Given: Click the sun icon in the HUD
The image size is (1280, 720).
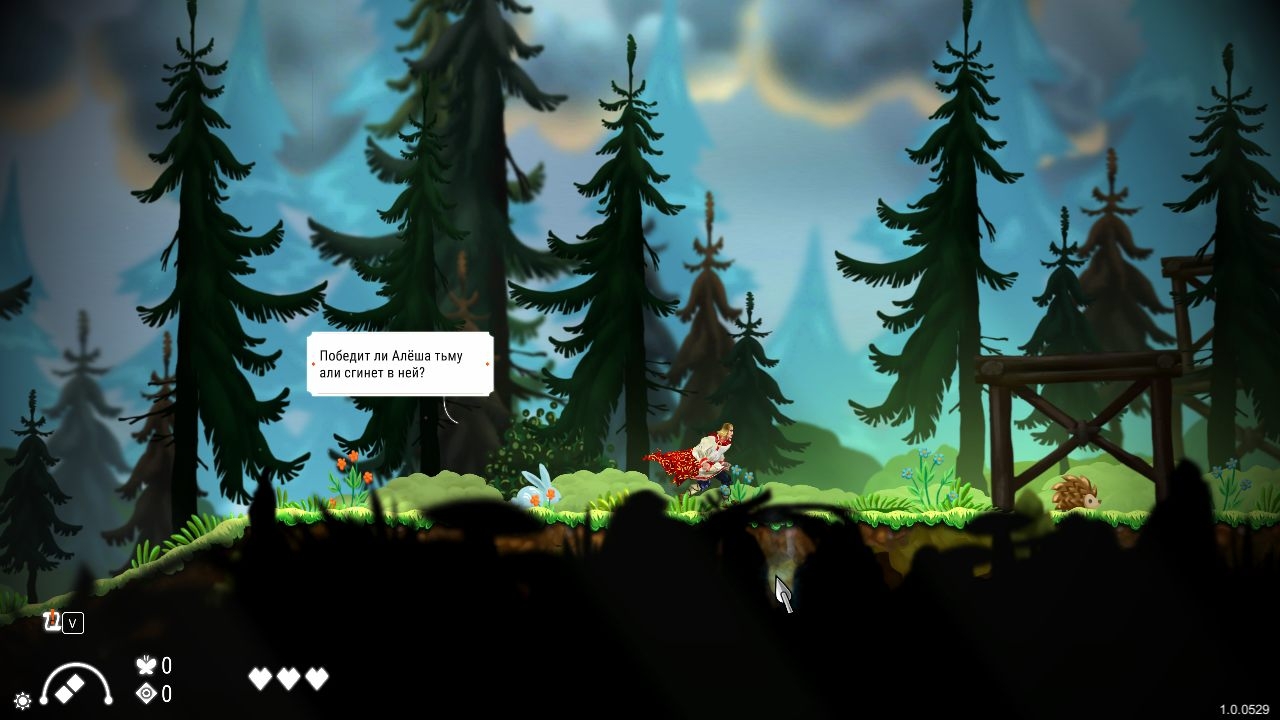Looking at the screenshot, I should click(22, 700).
